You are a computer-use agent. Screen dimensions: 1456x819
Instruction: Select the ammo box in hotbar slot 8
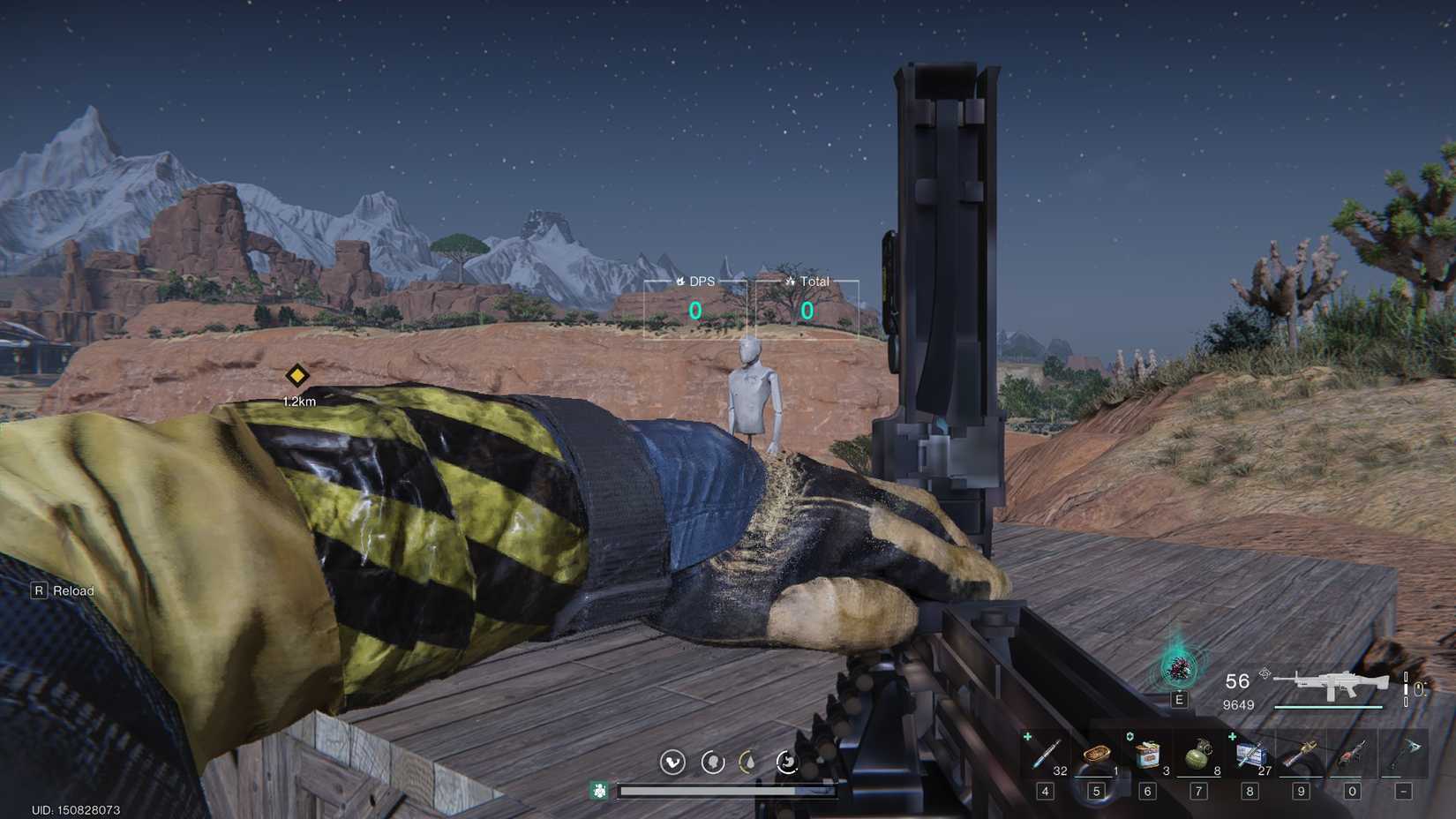point(1250,756)
